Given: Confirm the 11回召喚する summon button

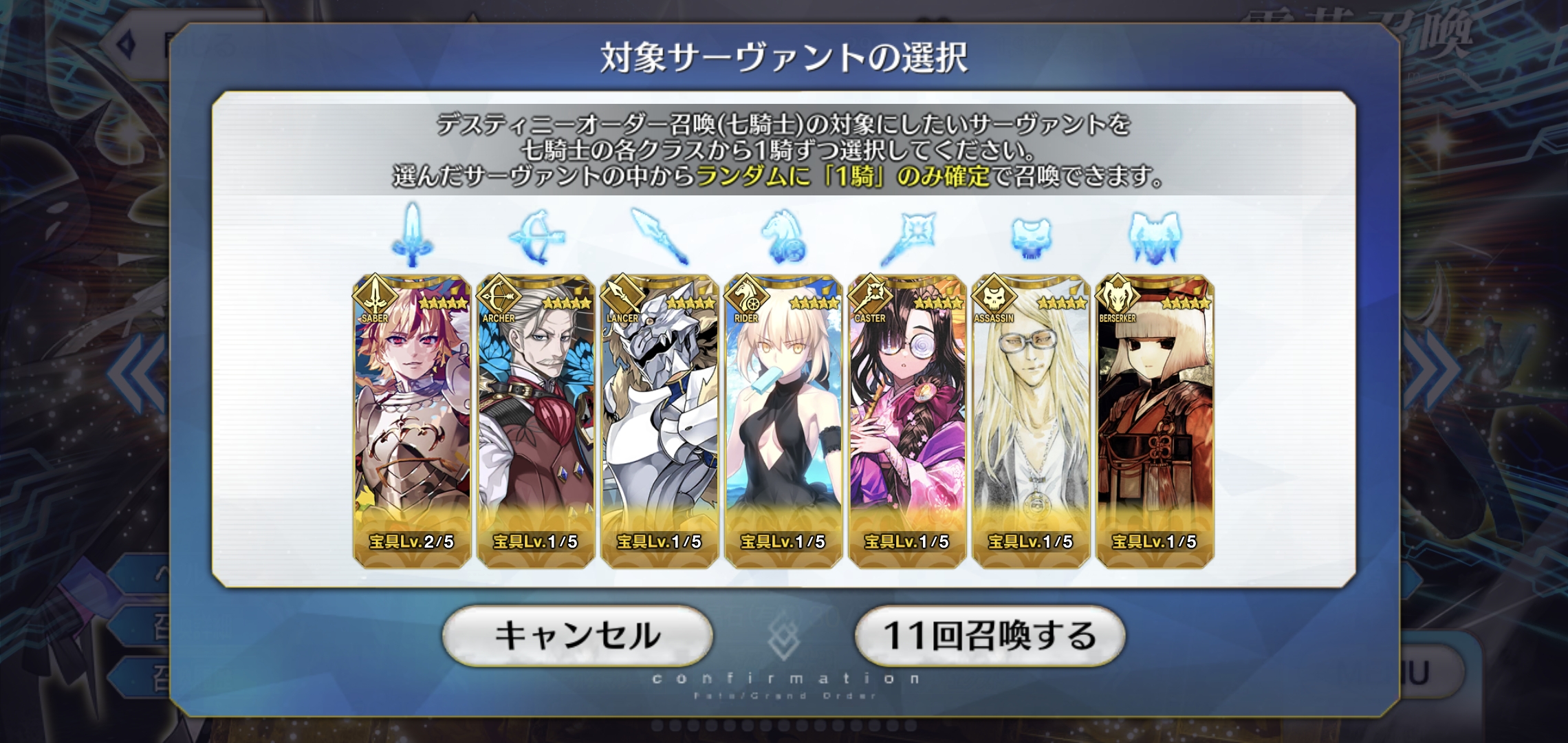Looking at the screenshot, I should pos(990,636).
